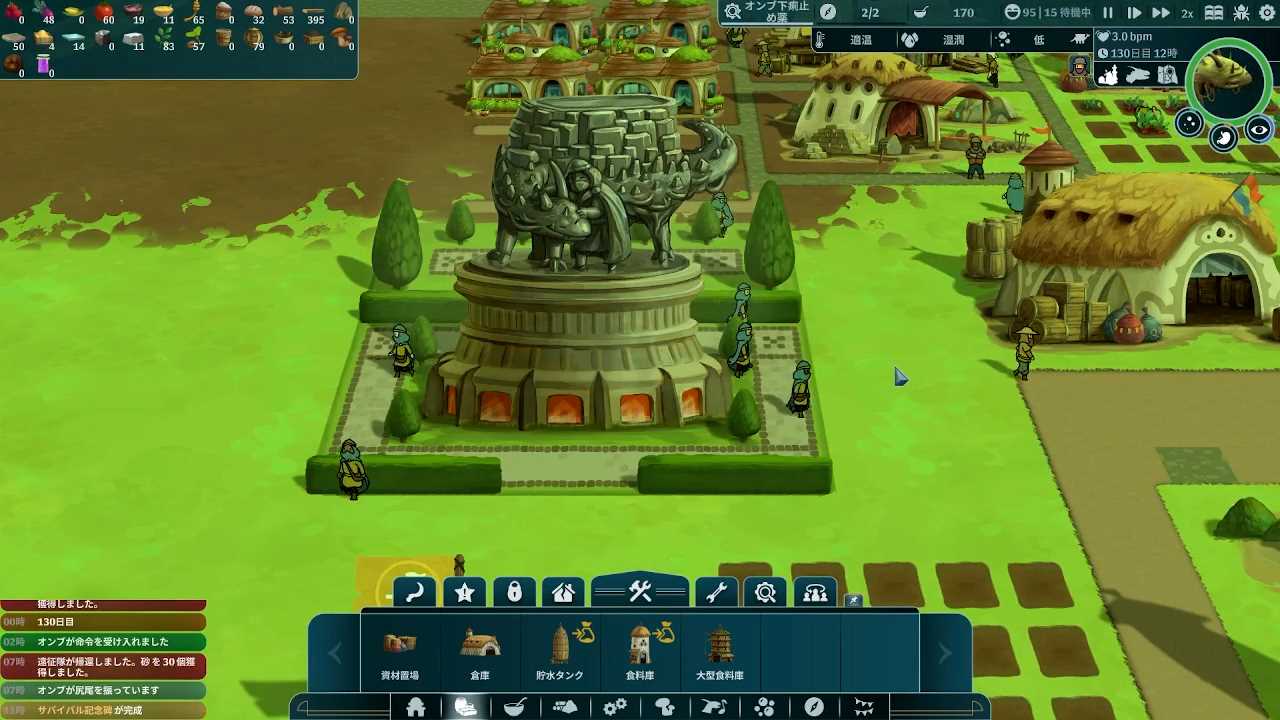Choose the 倉庫 warehouse building
This screenshot has width=1280, height=720.
(480, 654)
